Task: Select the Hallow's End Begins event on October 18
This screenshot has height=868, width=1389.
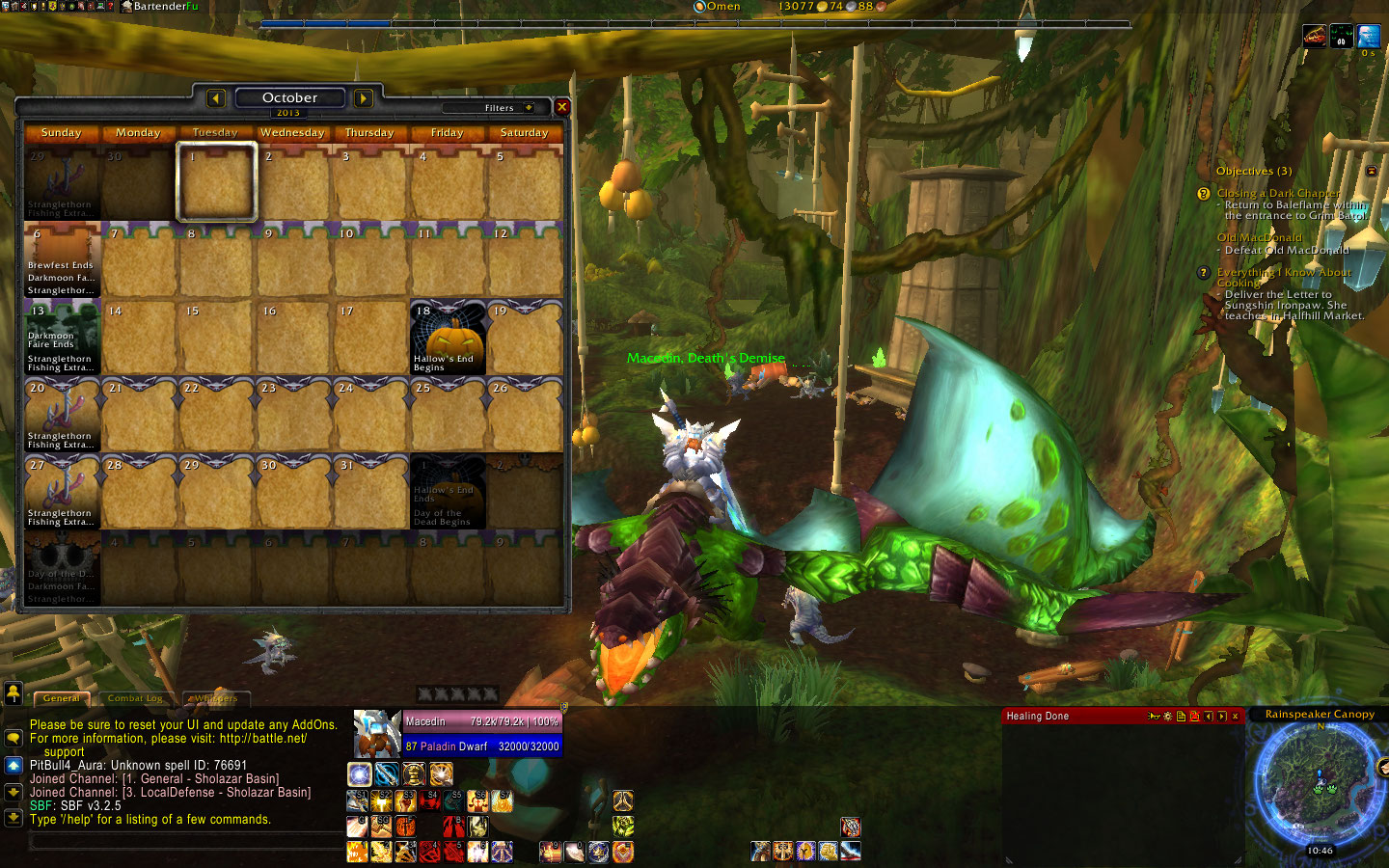Action: [x=448, y=339]
